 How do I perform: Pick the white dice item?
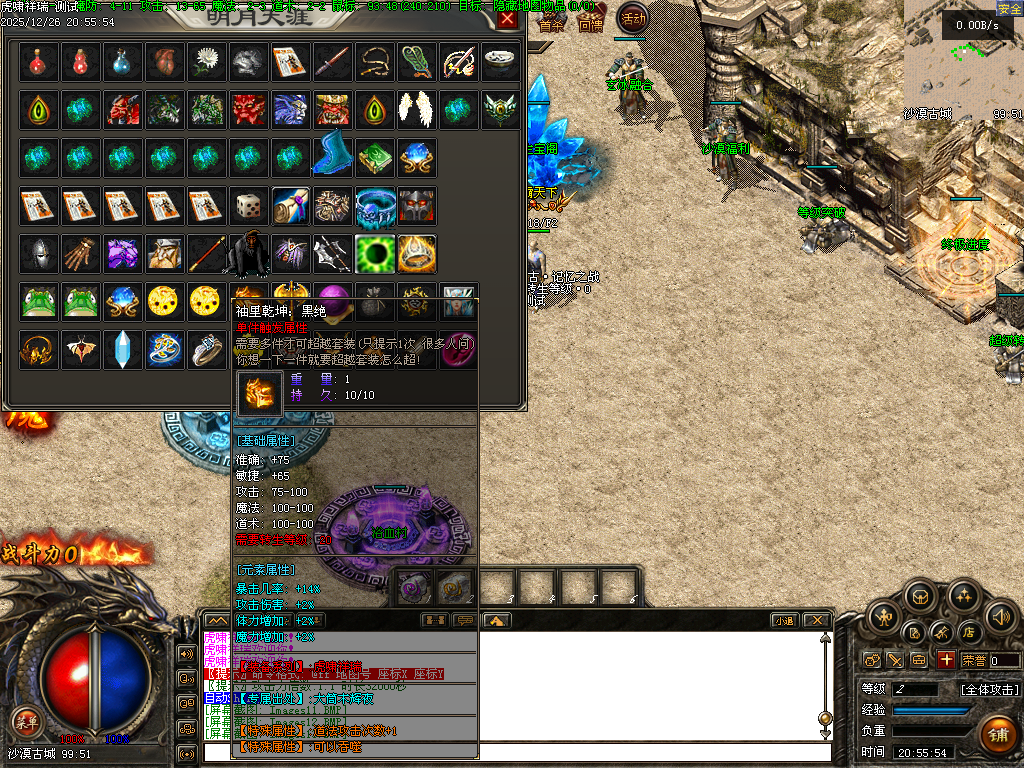pos(248,207)
